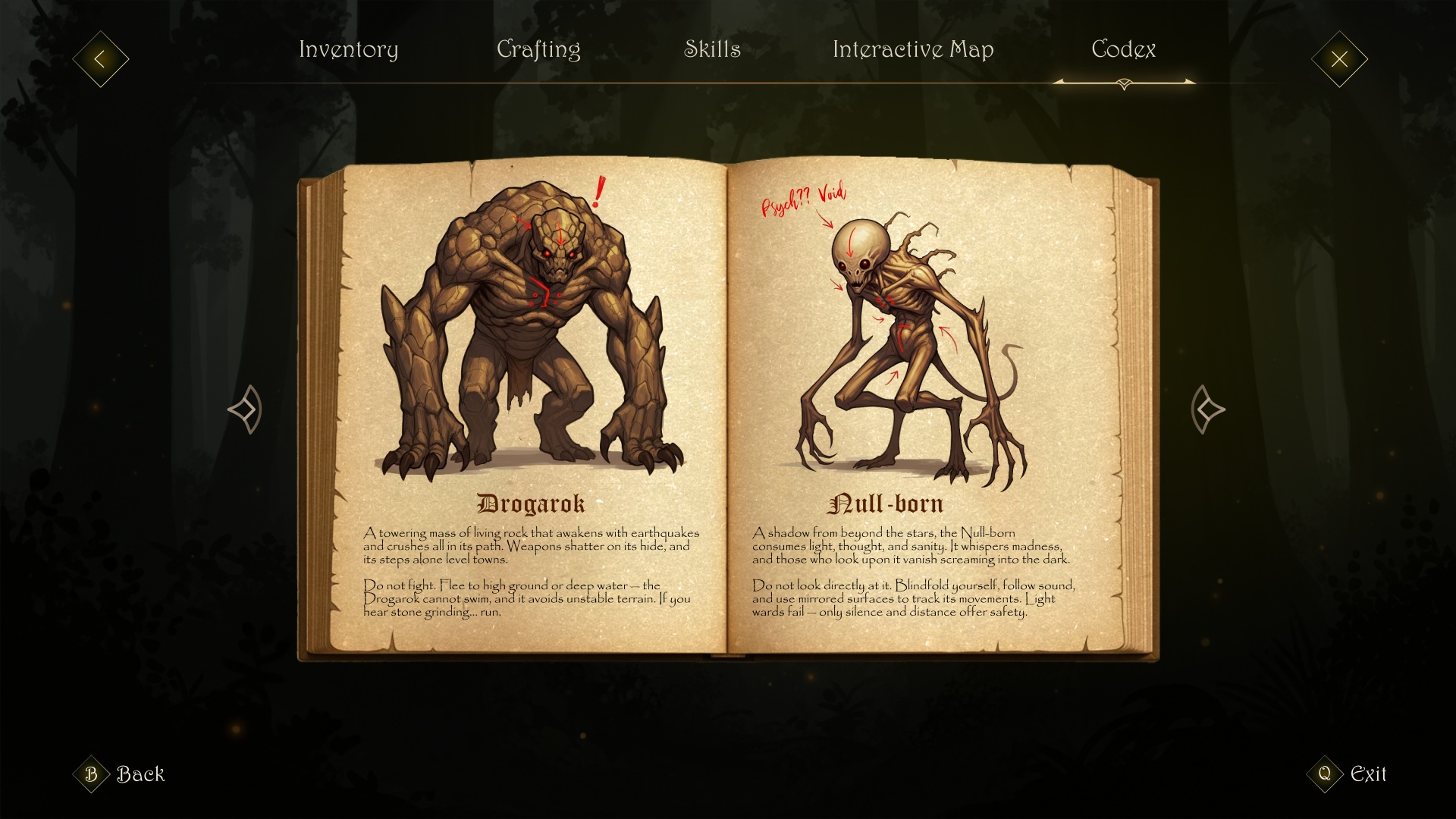The height and width of the screenshot is (819, 1456).
Task: Switch to the Inventory tab
Action: pos(349,50)
